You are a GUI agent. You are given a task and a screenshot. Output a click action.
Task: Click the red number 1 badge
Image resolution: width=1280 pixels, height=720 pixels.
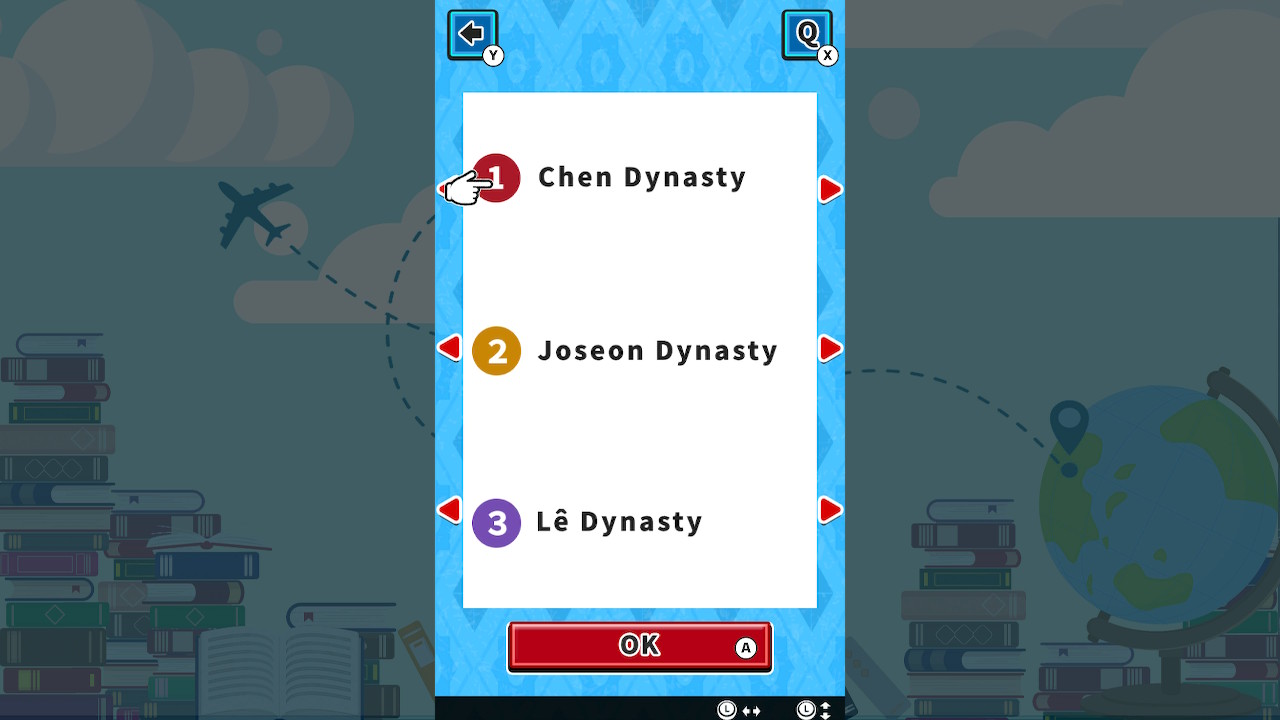pos(497,177)
